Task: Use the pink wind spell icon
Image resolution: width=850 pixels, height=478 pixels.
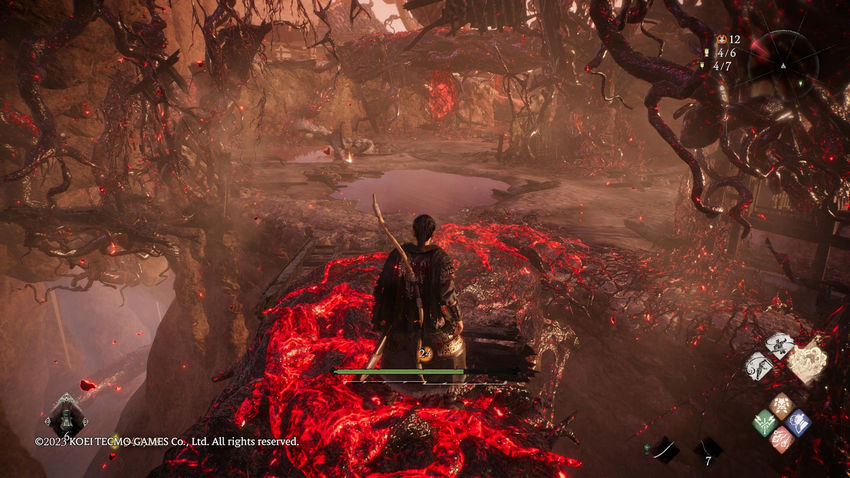Action: pyautogui.click(x=781, y=439)
